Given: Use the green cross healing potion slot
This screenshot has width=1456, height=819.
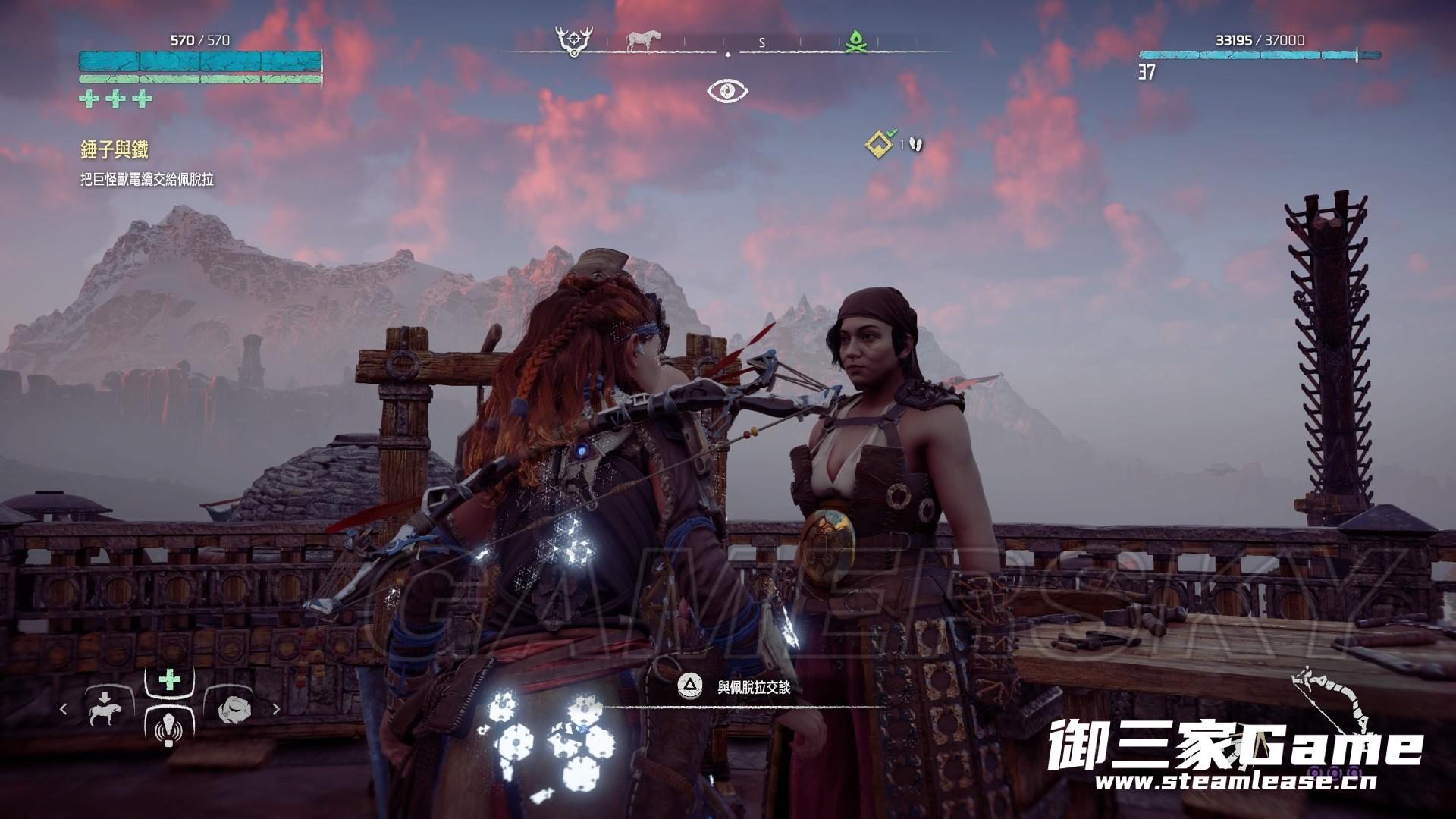Looking at the screenshot, I should 169,679.
